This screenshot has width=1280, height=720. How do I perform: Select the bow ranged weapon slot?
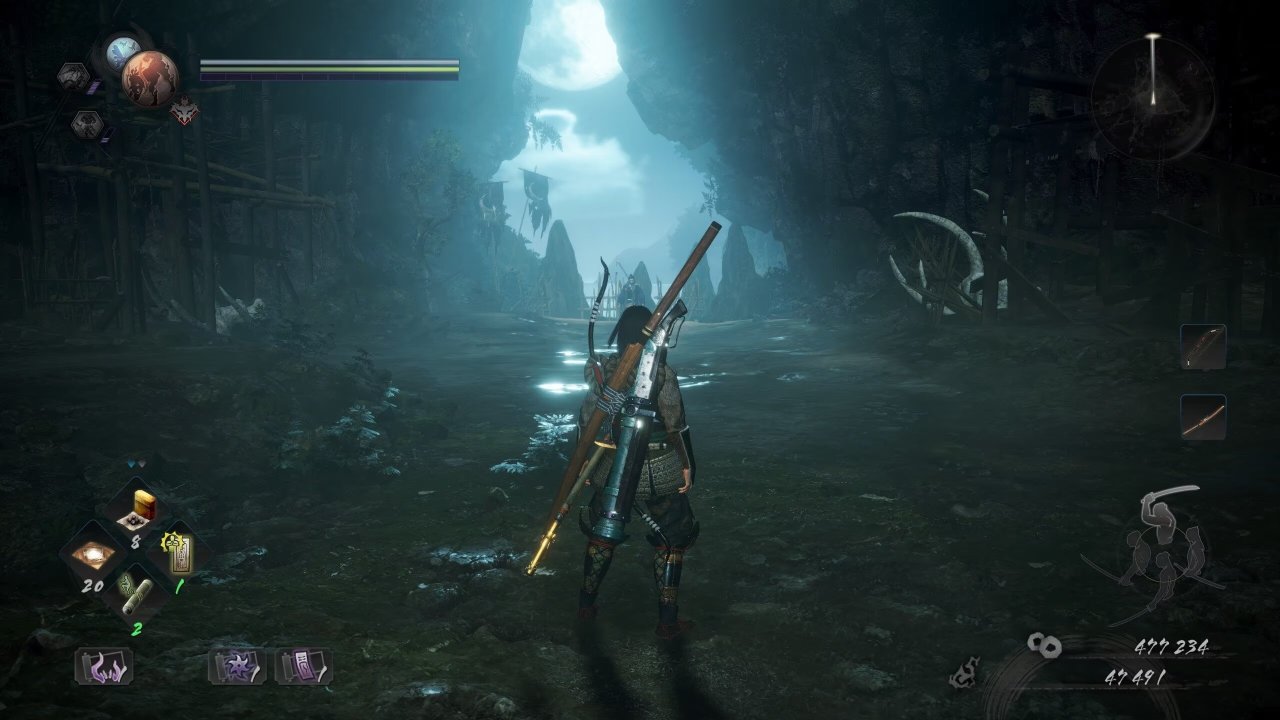1202,347
